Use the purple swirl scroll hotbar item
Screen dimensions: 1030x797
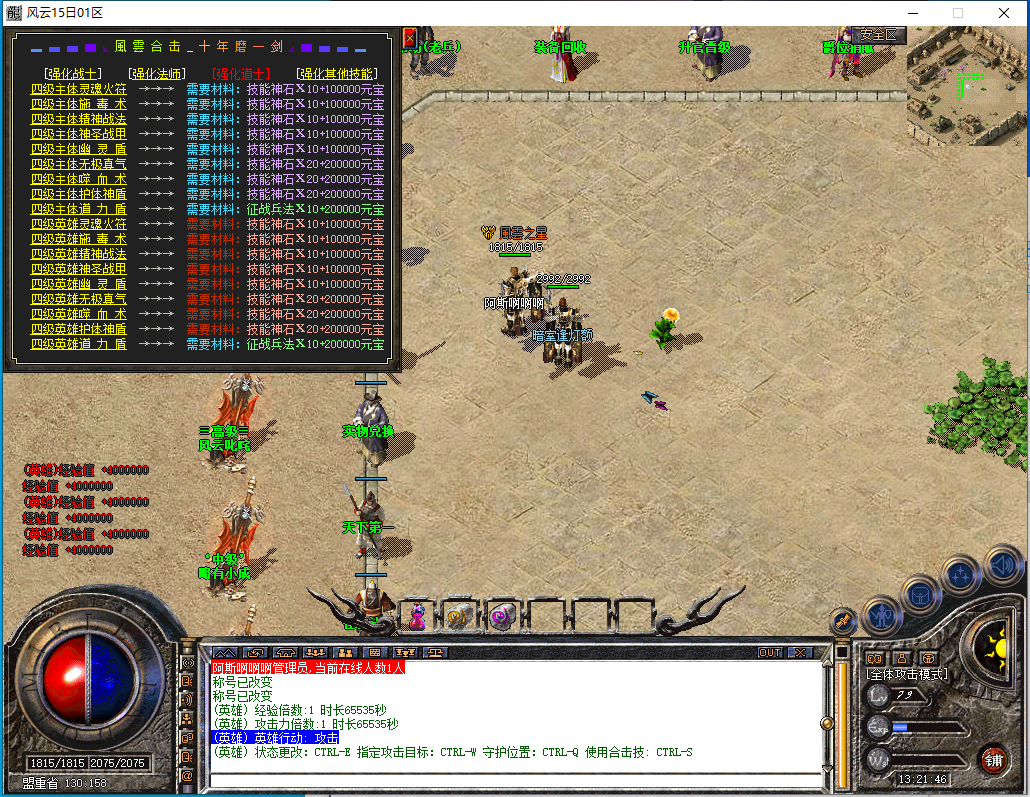[500, 615]
